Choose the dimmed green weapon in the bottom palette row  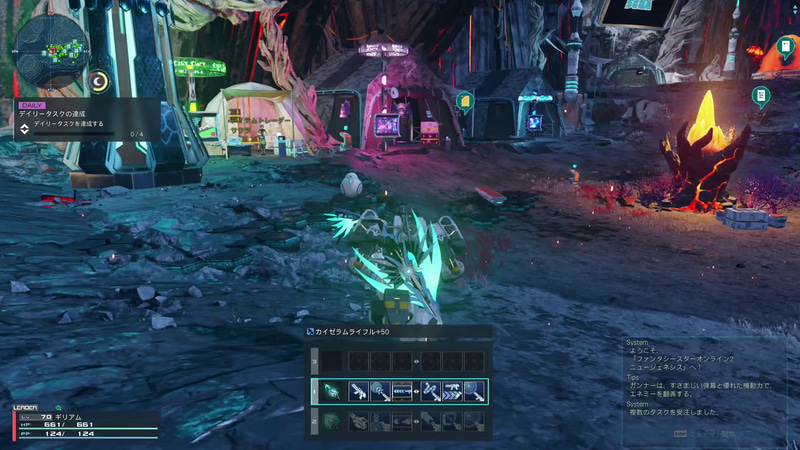331,422
